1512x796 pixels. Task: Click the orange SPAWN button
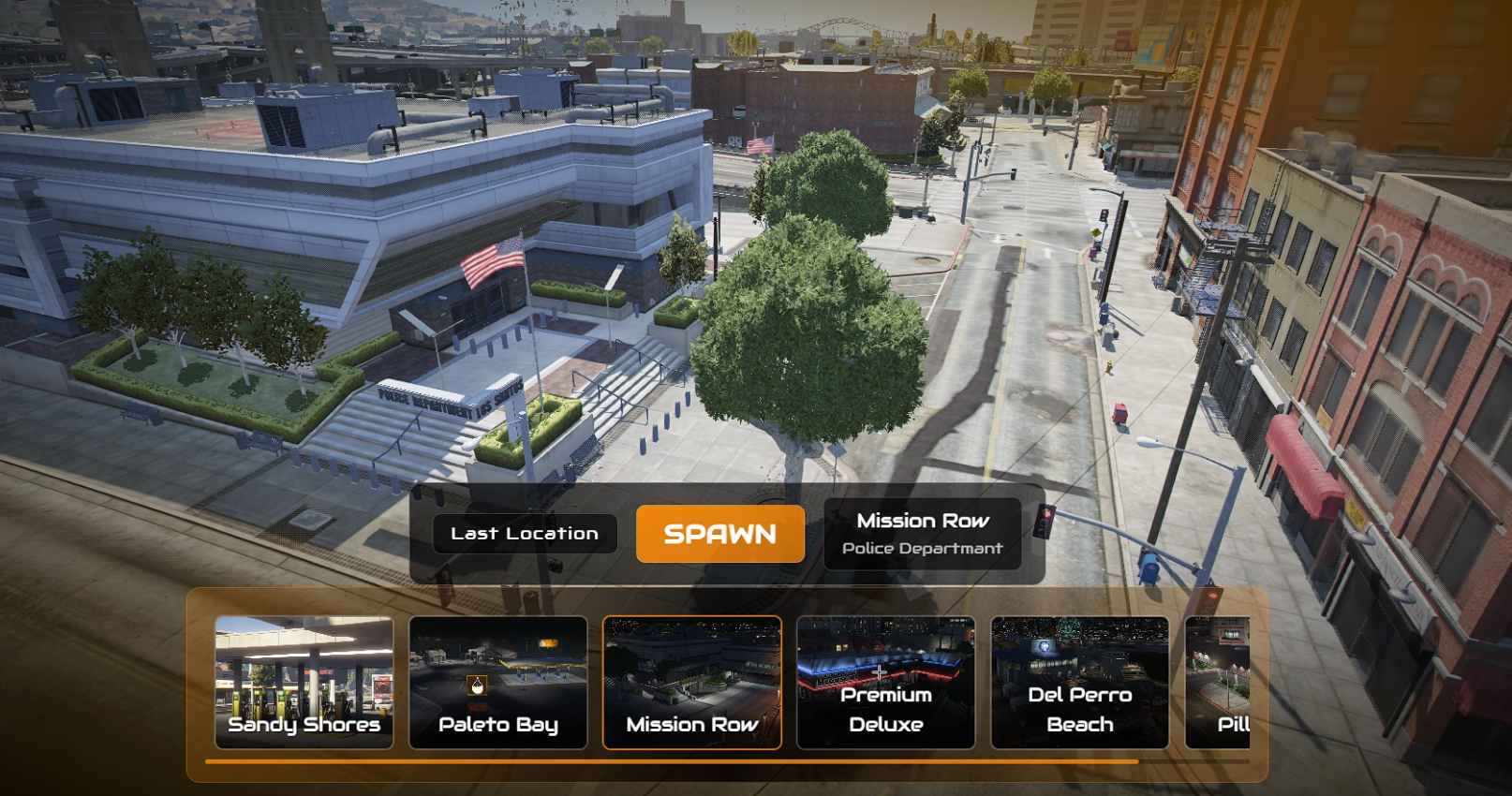719,534
